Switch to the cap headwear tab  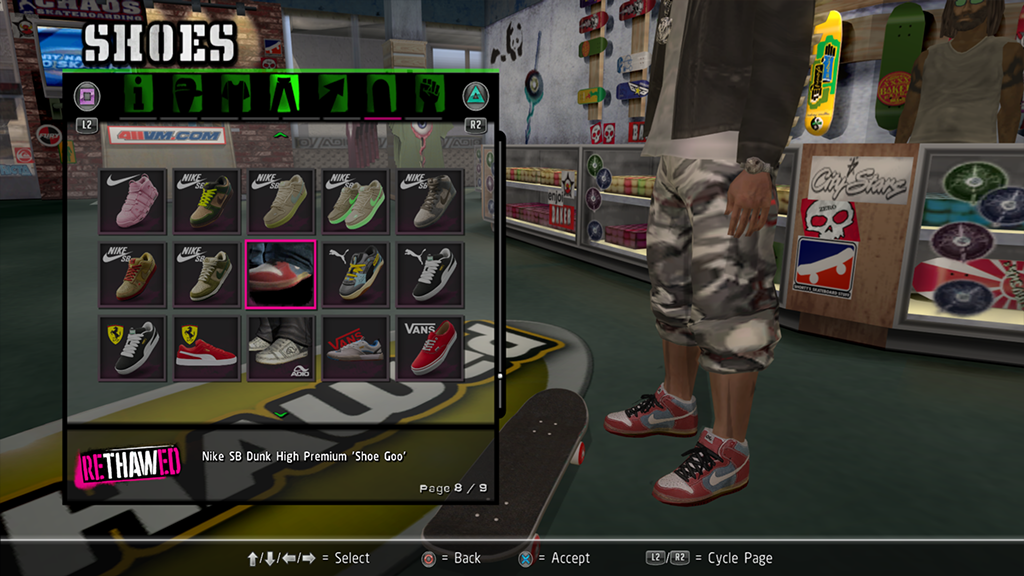188,96
